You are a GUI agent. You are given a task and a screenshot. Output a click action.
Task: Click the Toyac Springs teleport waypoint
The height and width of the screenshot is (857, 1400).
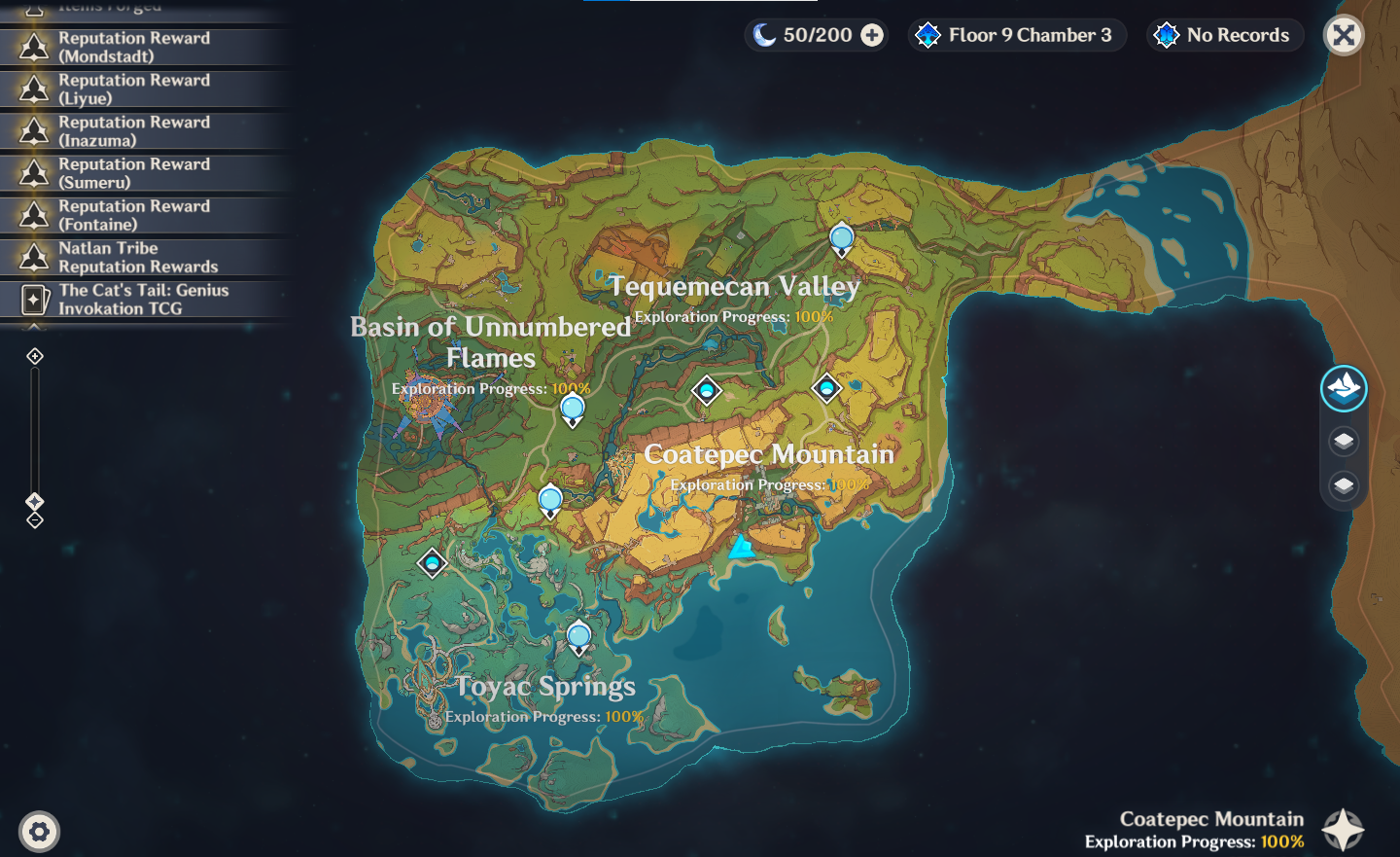click(579, 633)
